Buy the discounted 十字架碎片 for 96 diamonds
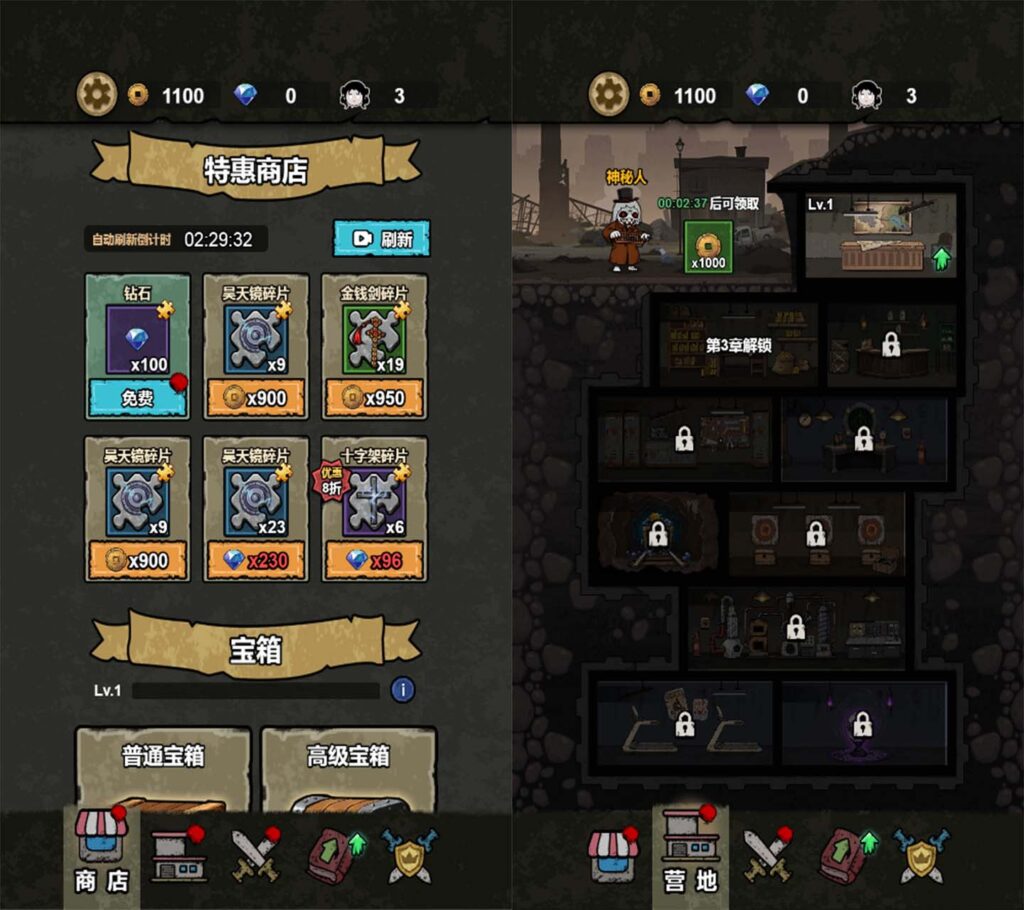 click(374, 560)
